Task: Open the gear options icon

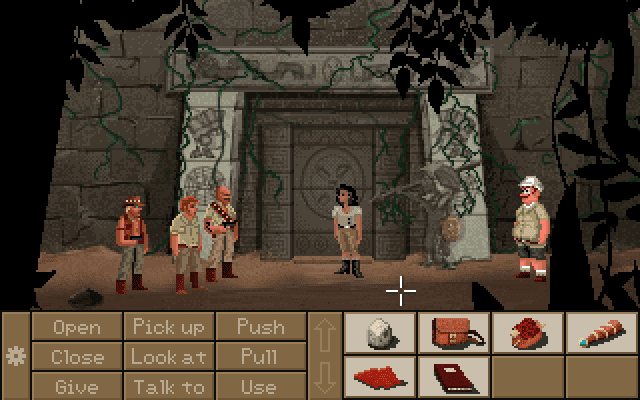Action: coord(15,356)
